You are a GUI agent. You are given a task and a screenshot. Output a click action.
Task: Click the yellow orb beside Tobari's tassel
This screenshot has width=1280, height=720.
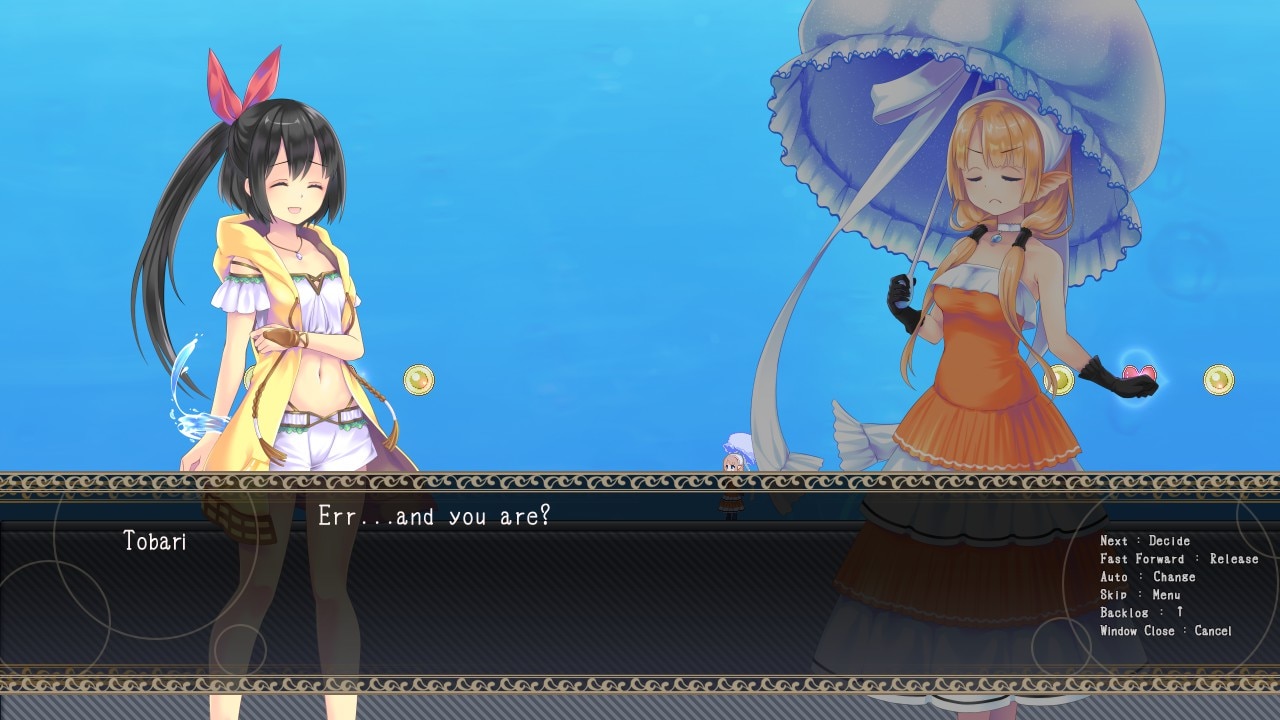tap(418, 382)
